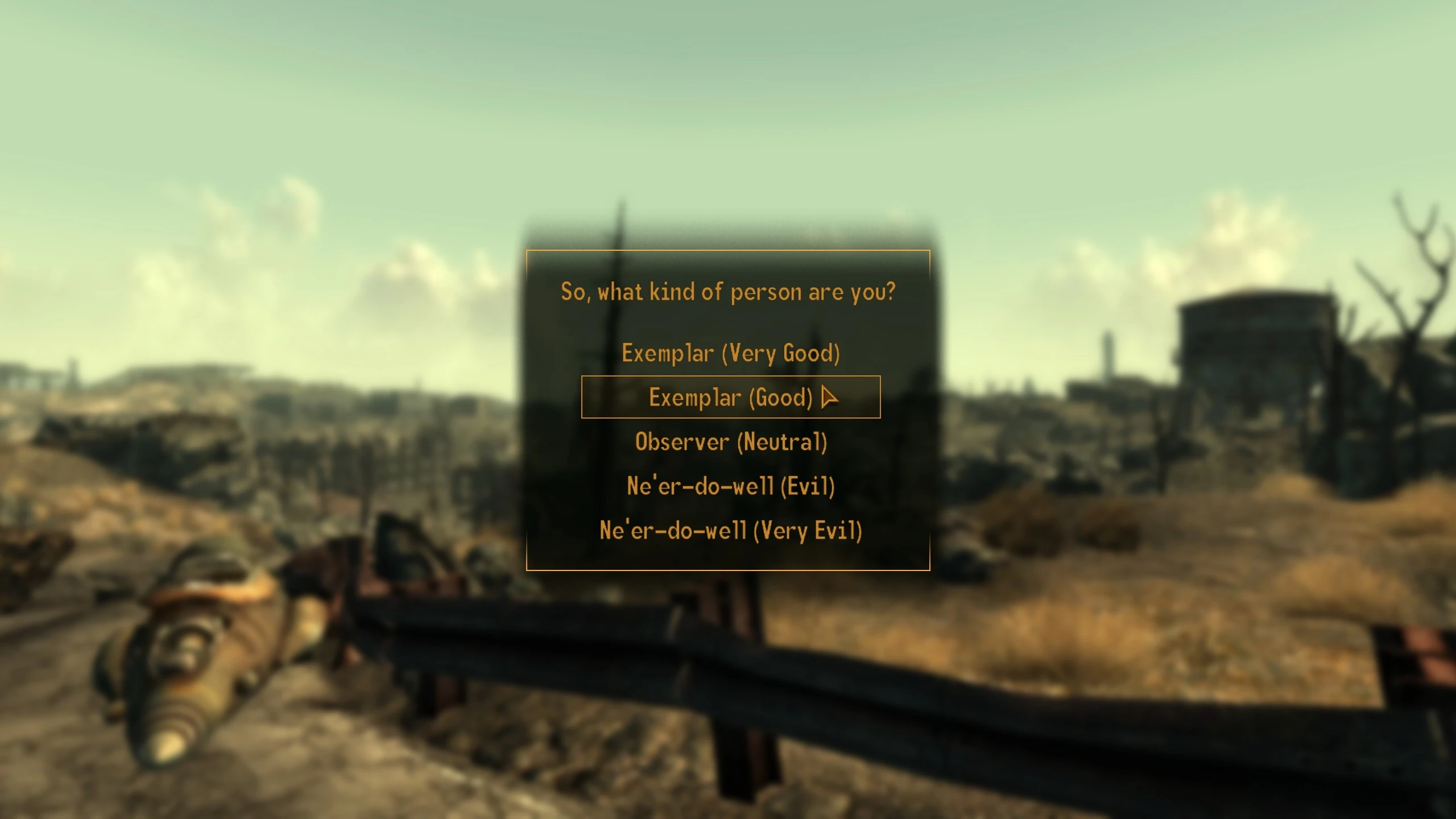Click the question text about person type
The height and width of the screenshot is (819, 1456).
[727, 291]
